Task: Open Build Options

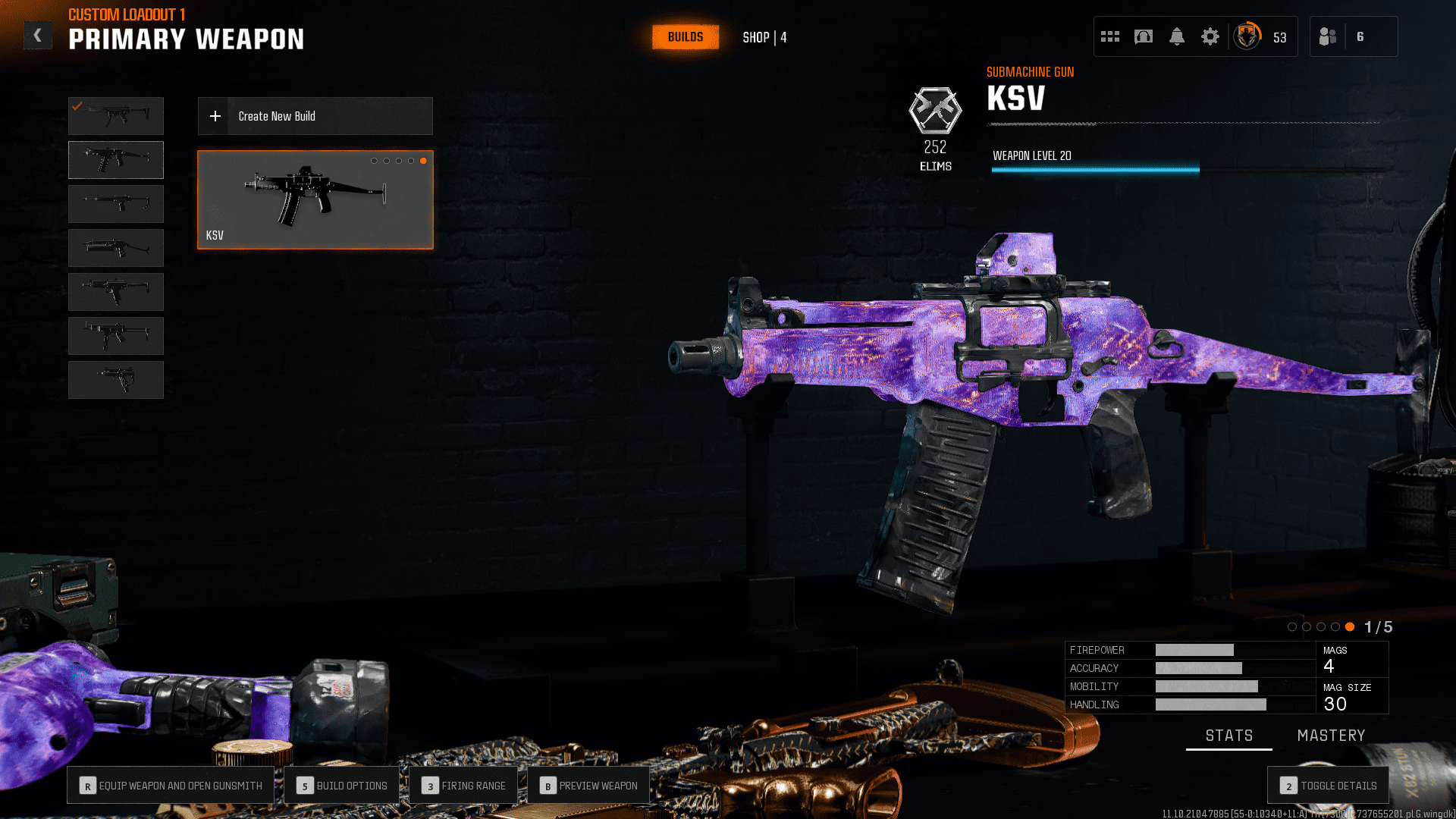Action: pos(342,786)
